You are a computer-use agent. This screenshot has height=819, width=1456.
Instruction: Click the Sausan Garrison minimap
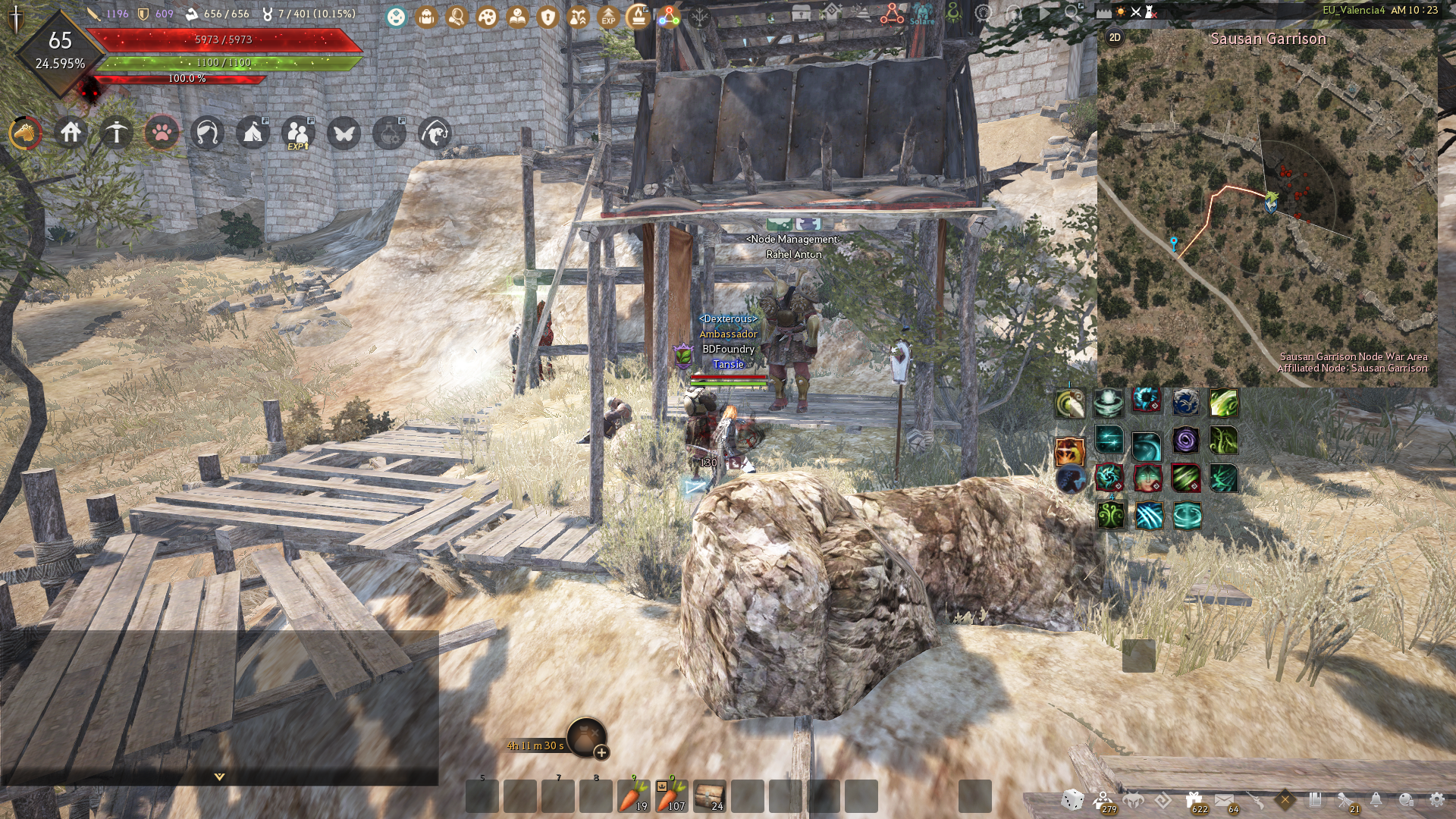point(1266,212)
